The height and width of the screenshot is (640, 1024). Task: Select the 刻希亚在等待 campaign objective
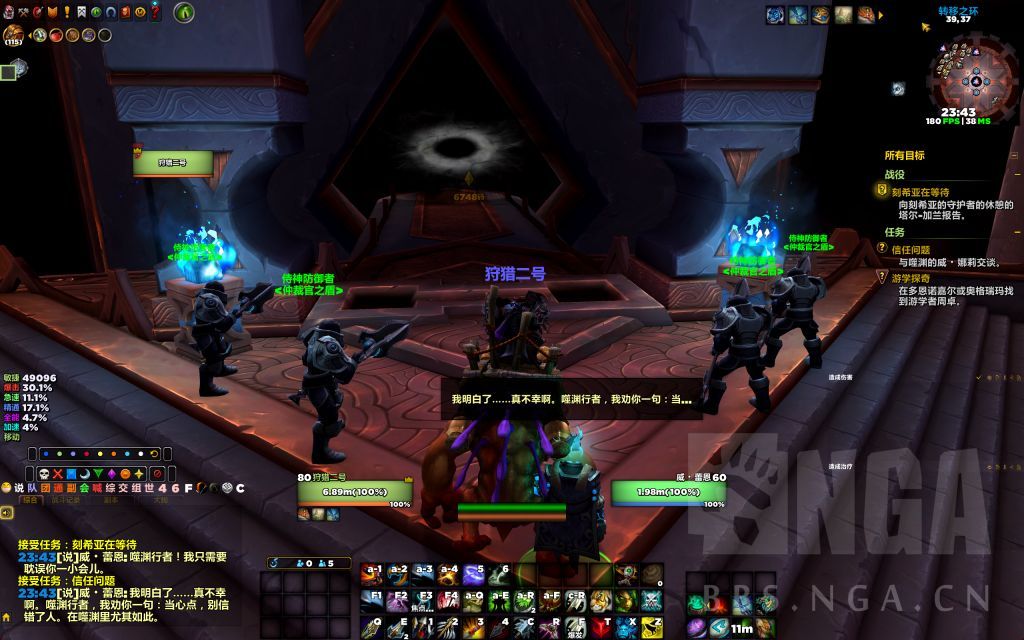pos(921,191)
